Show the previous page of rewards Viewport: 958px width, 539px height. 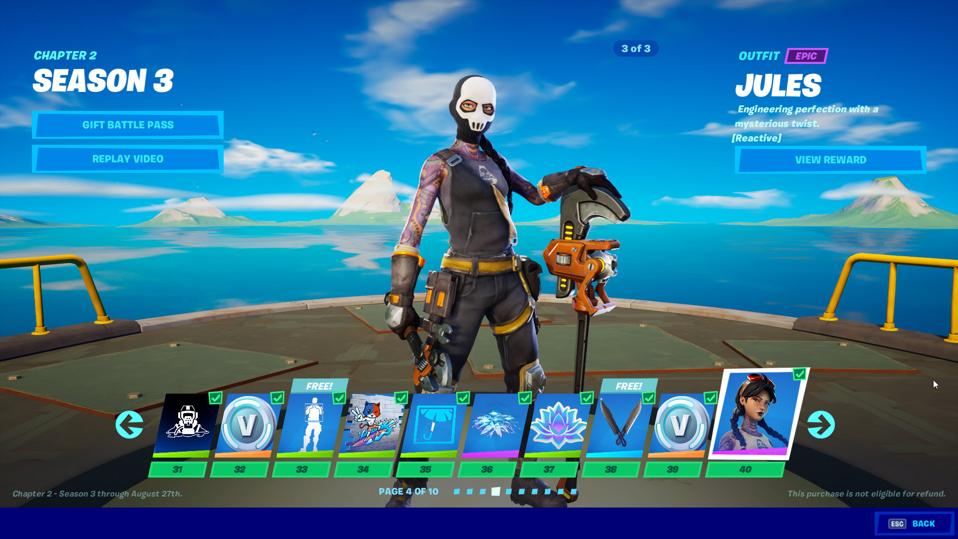[129, 425]
